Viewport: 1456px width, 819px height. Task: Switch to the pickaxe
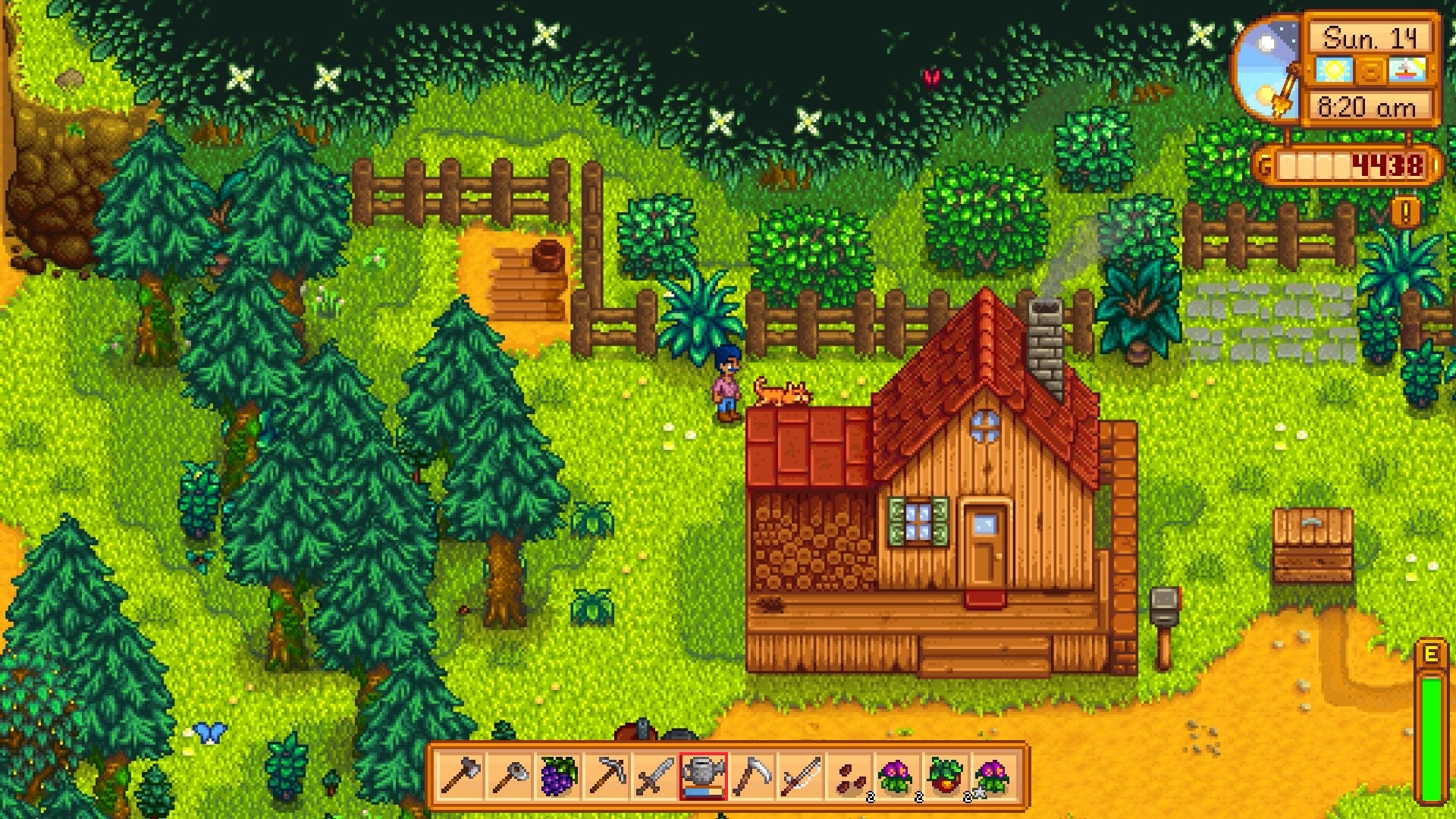point(607,777)
